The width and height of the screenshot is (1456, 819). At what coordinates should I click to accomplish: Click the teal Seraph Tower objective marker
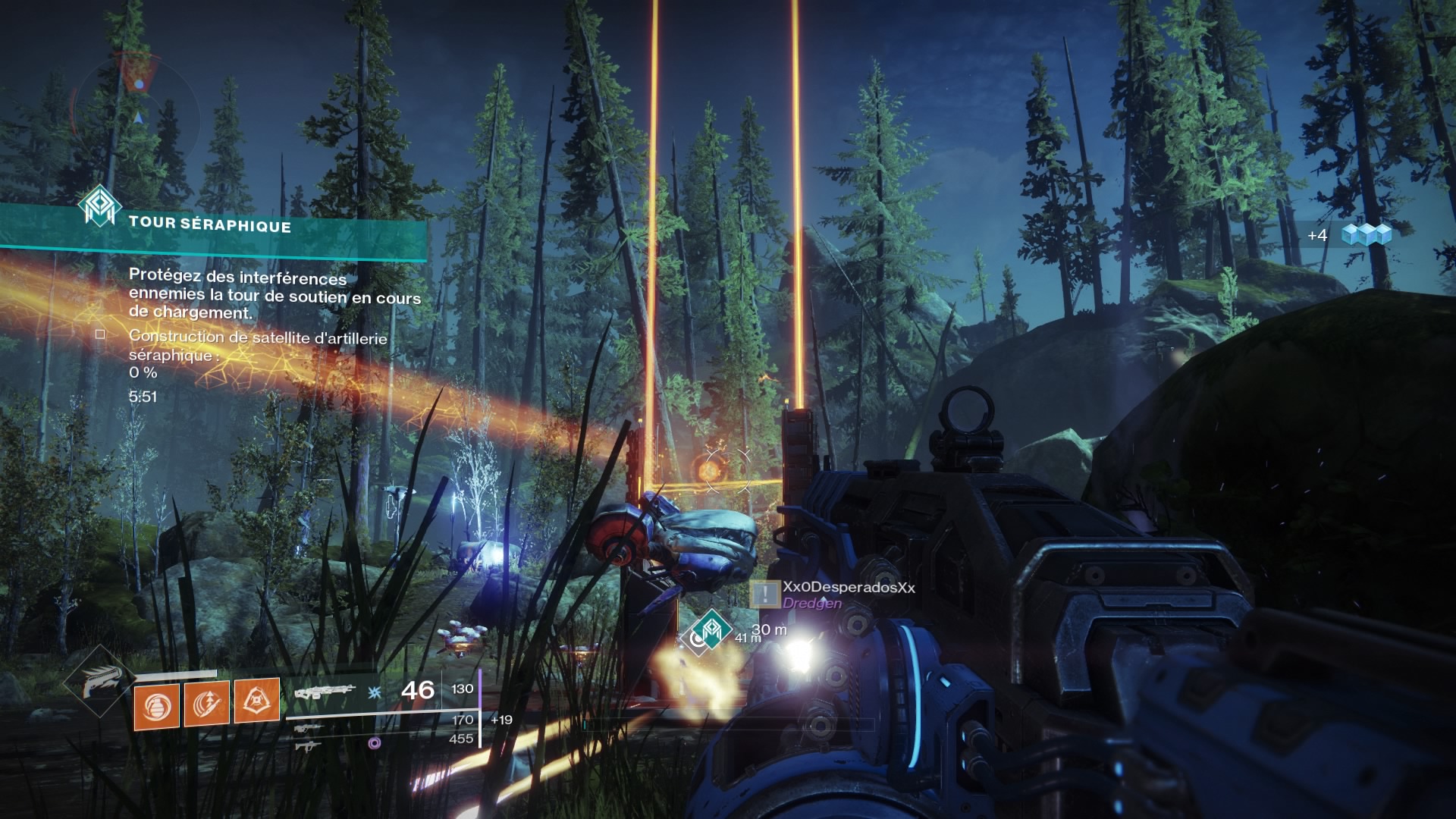tap(712, 629)
